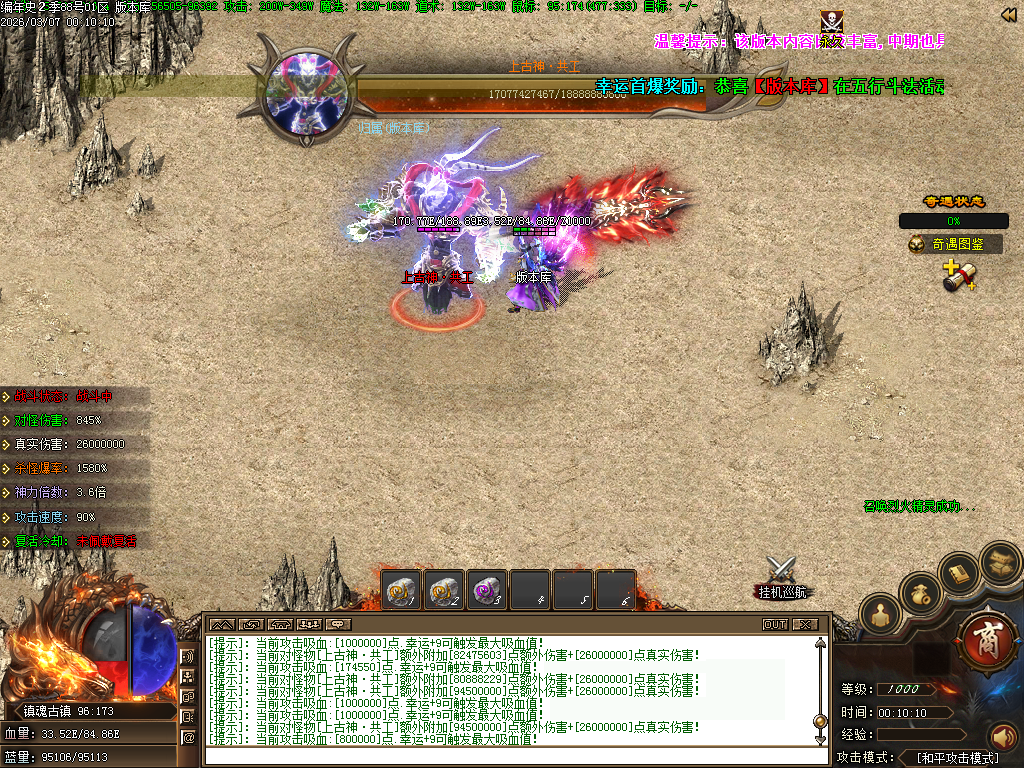
Task: Click the OUT button on chat window
Action: point(775,624)
